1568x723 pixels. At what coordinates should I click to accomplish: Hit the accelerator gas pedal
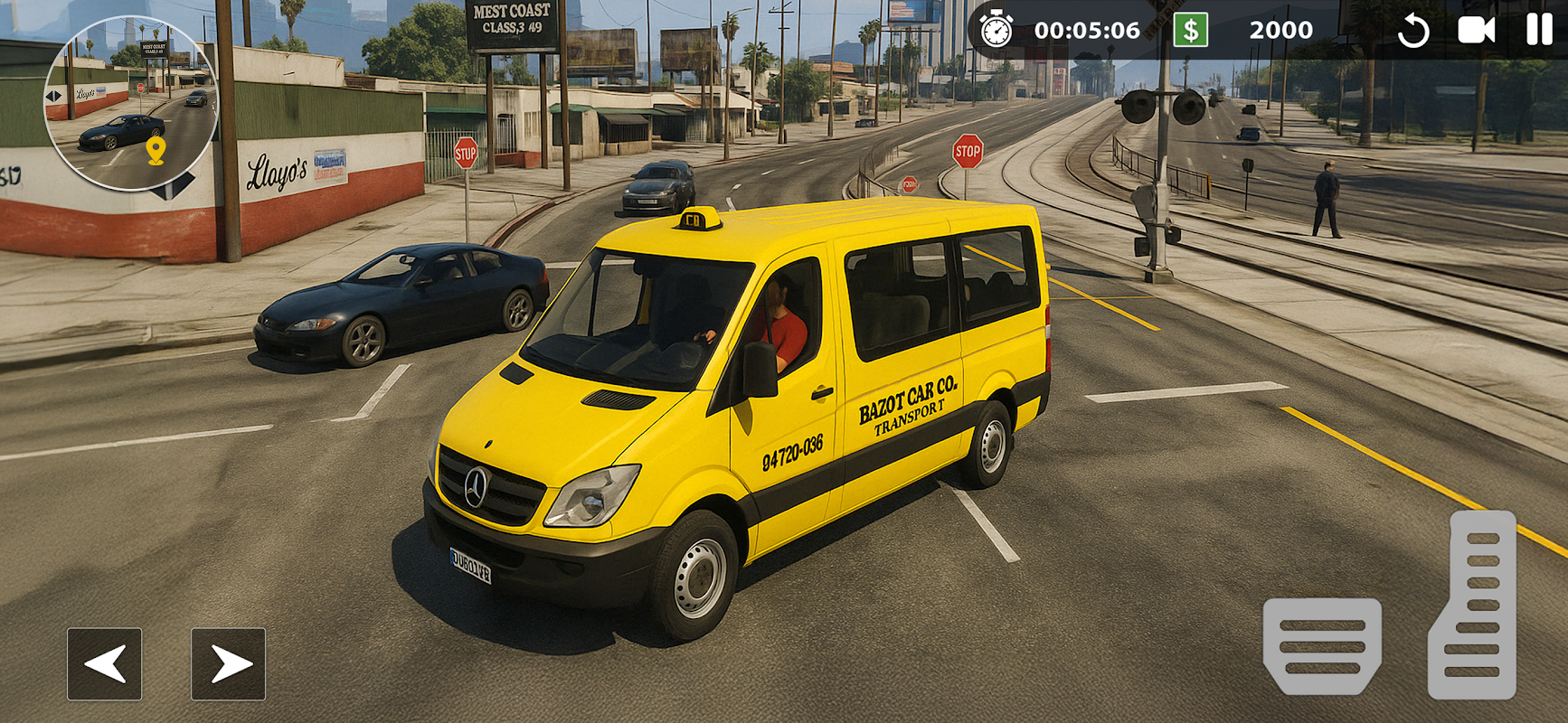1474,606
